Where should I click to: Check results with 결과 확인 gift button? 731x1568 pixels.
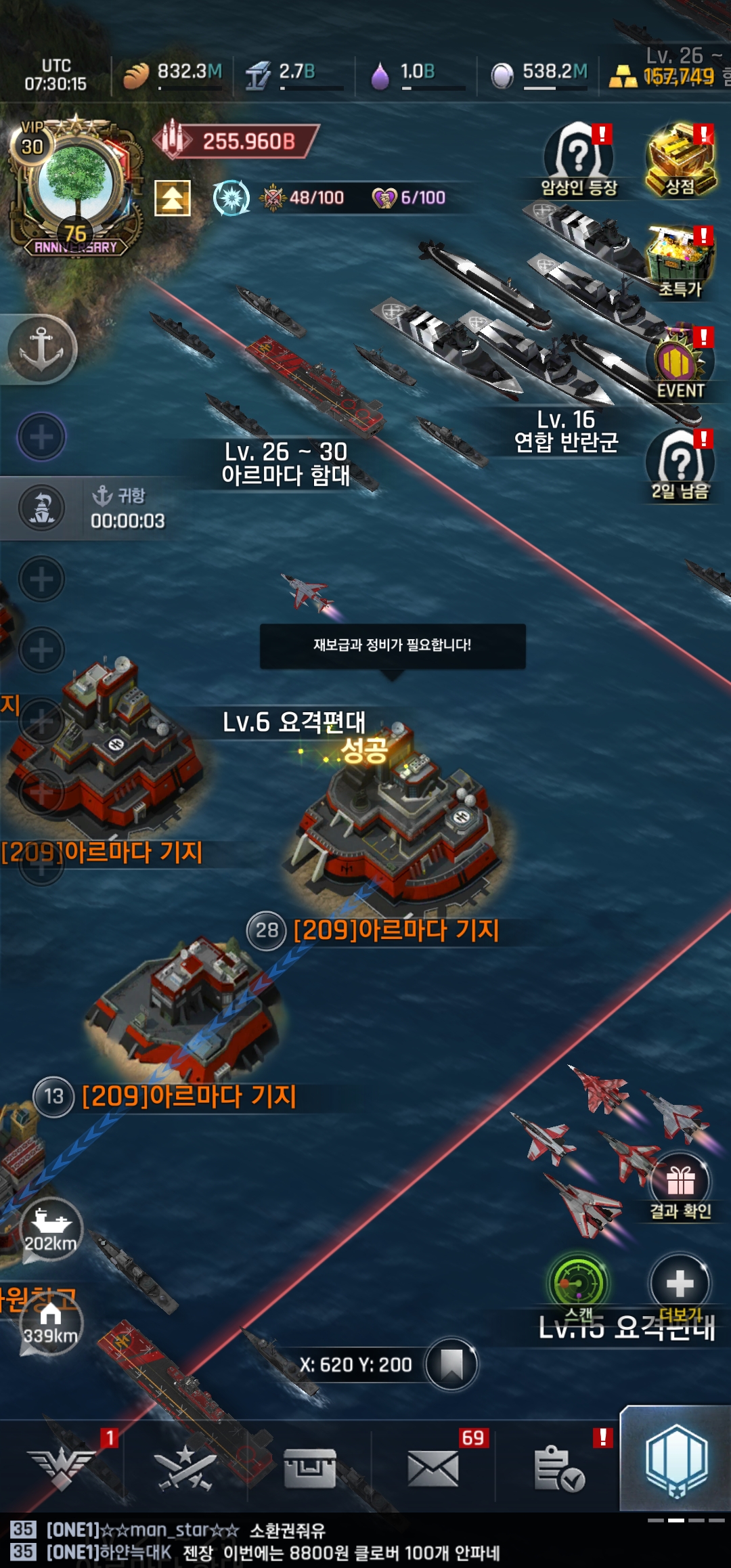coord(680,1186)
